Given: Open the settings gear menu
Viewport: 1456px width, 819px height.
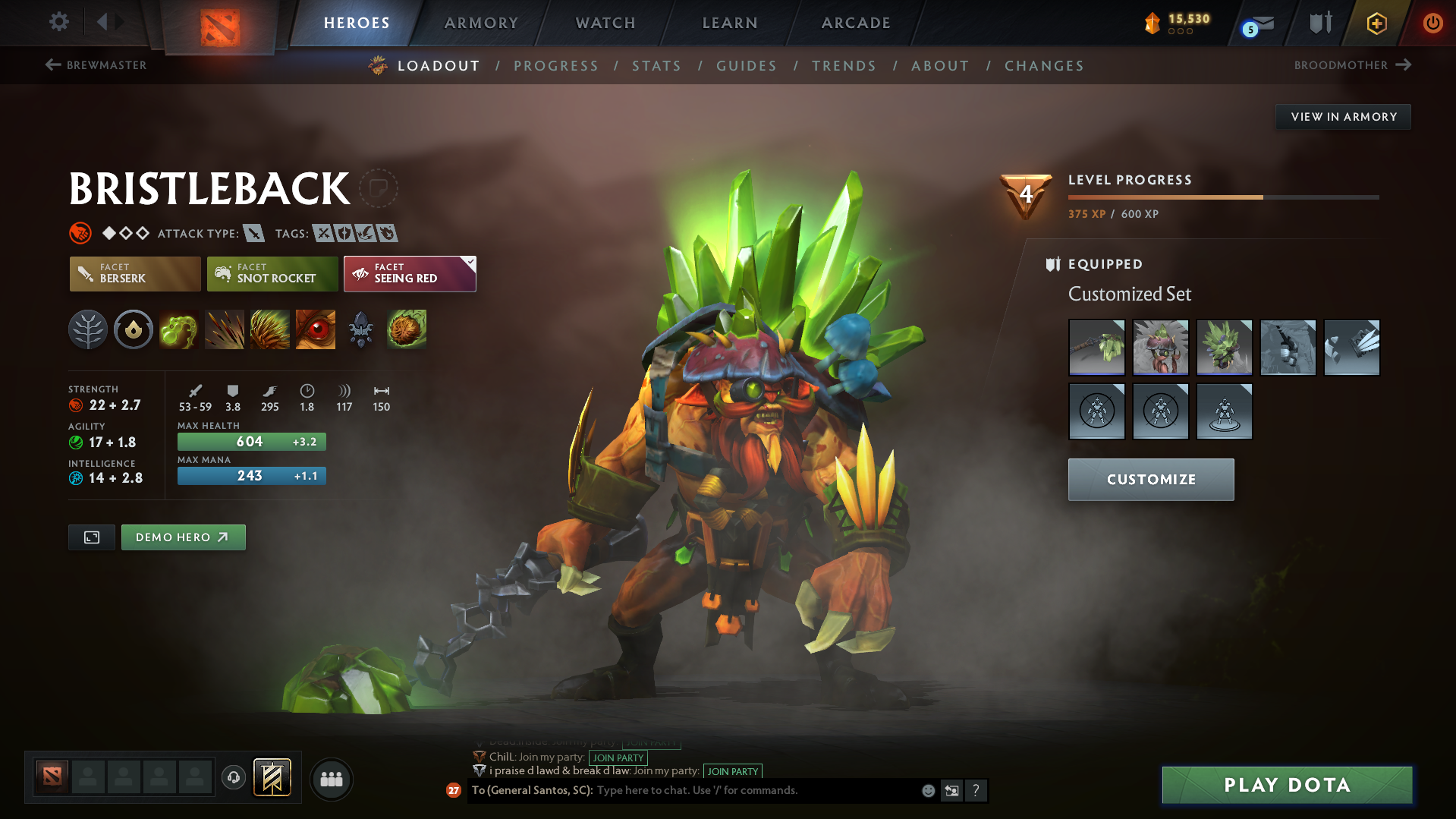Looking at the screenshot, I should pyautogui.click(x=59, y=22).
